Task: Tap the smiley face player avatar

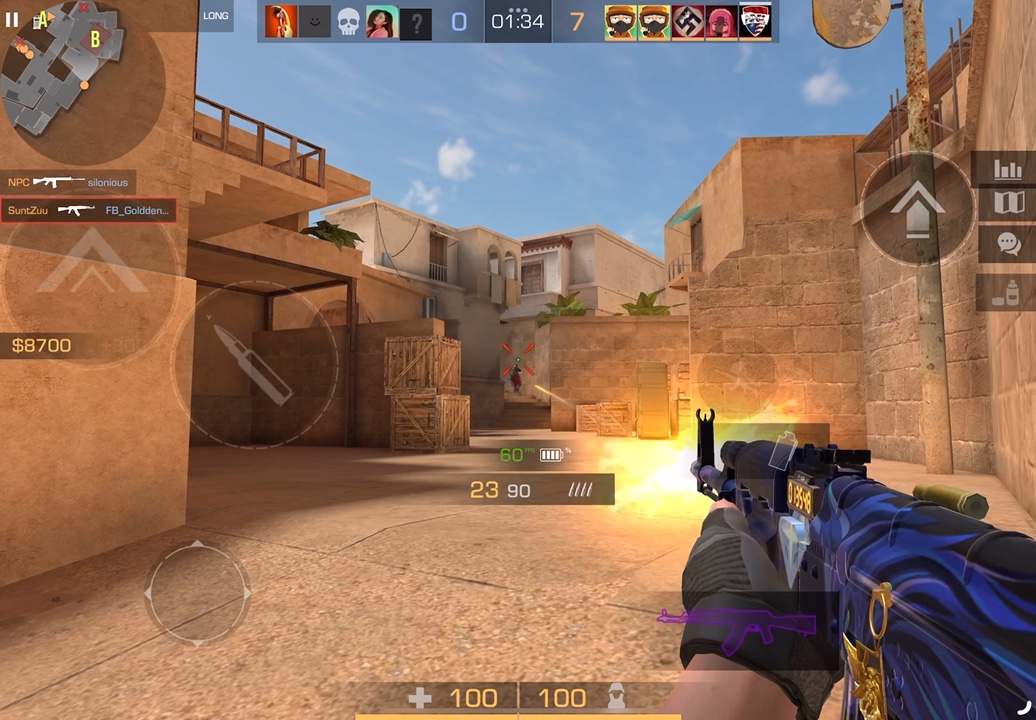Action: tap(314, 21)
